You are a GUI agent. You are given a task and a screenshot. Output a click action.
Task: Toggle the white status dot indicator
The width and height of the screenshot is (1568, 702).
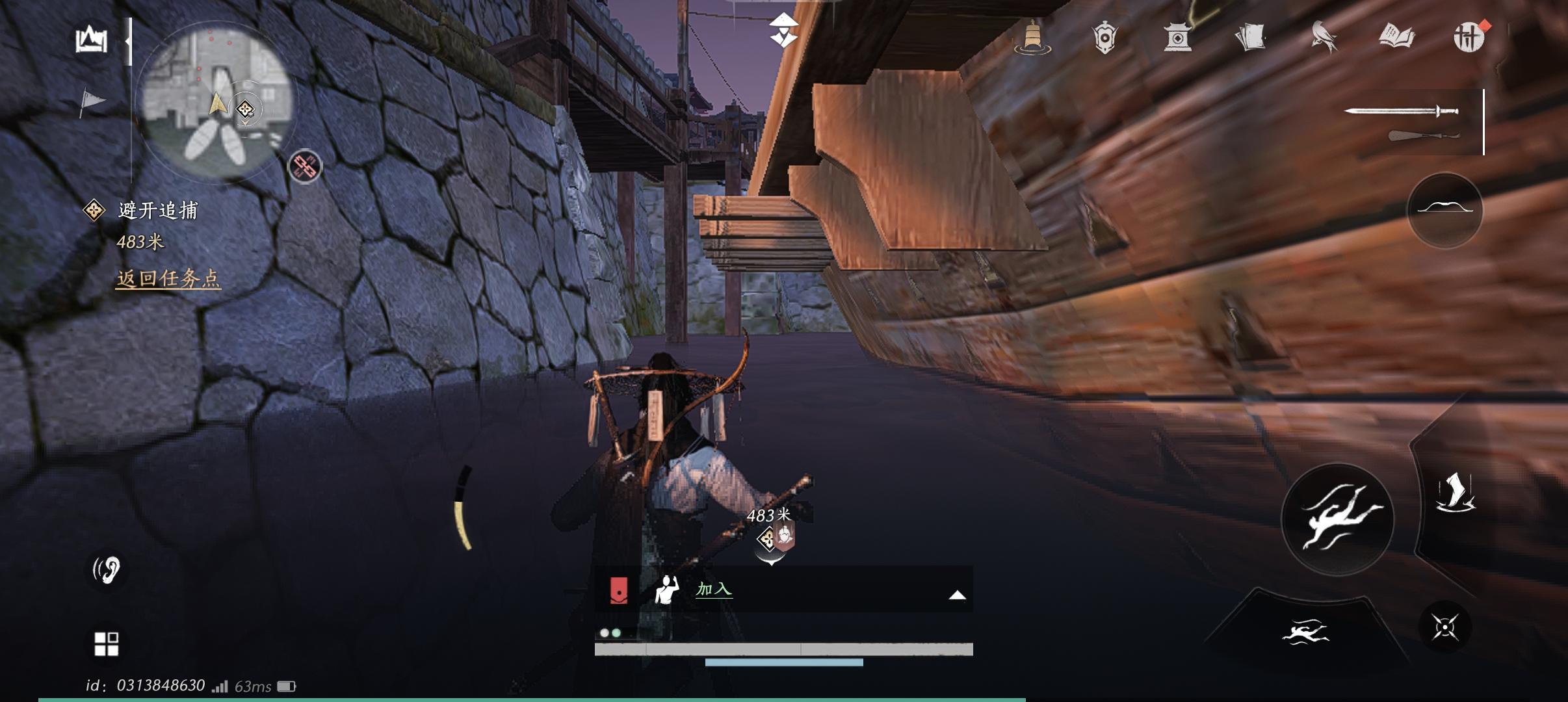point(605,632)
